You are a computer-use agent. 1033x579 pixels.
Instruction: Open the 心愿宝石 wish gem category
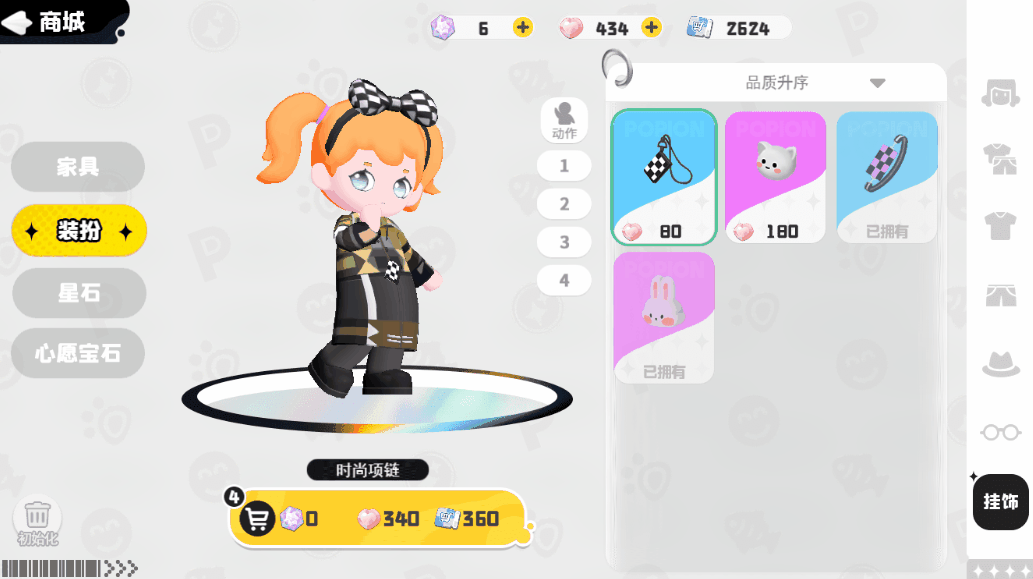[78, 353]
